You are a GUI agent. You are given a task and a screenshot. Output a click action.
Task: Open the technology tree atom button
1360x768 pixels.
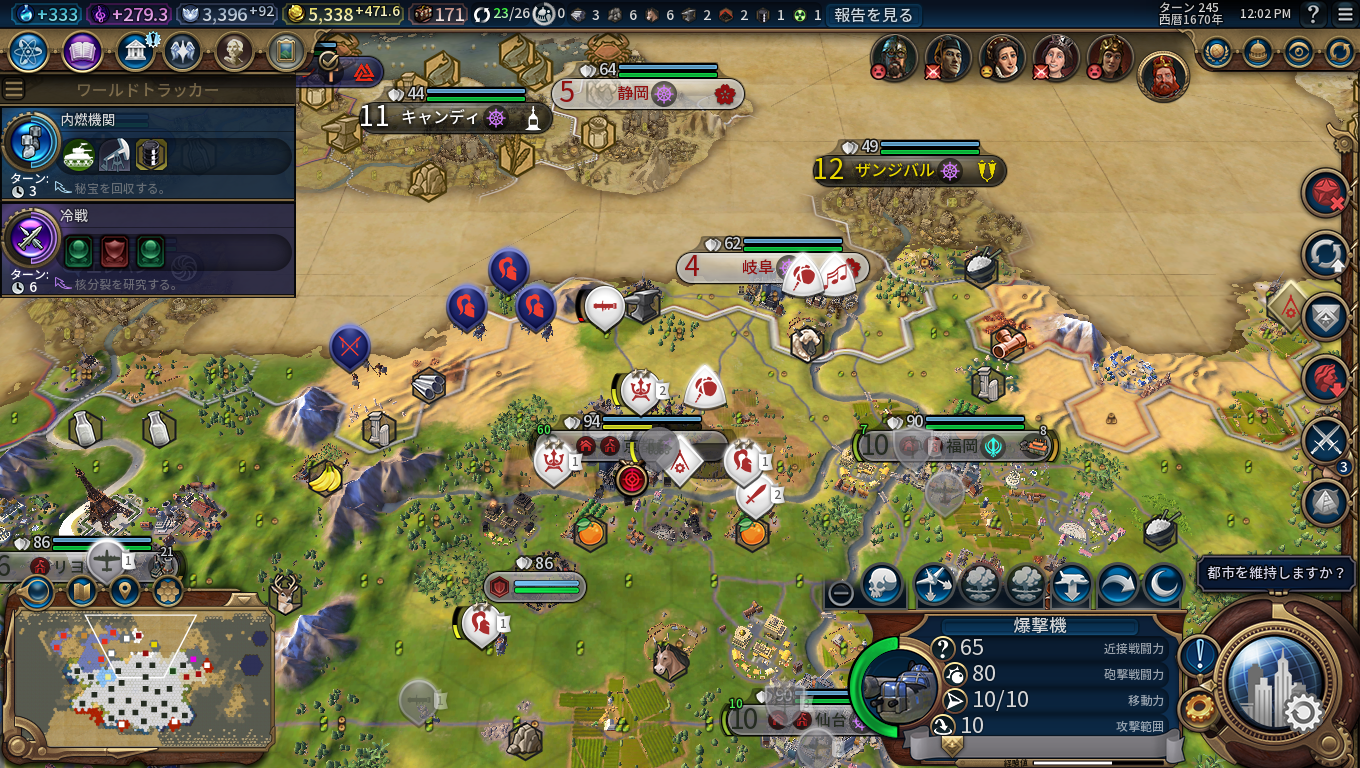(x=30, y=51)
